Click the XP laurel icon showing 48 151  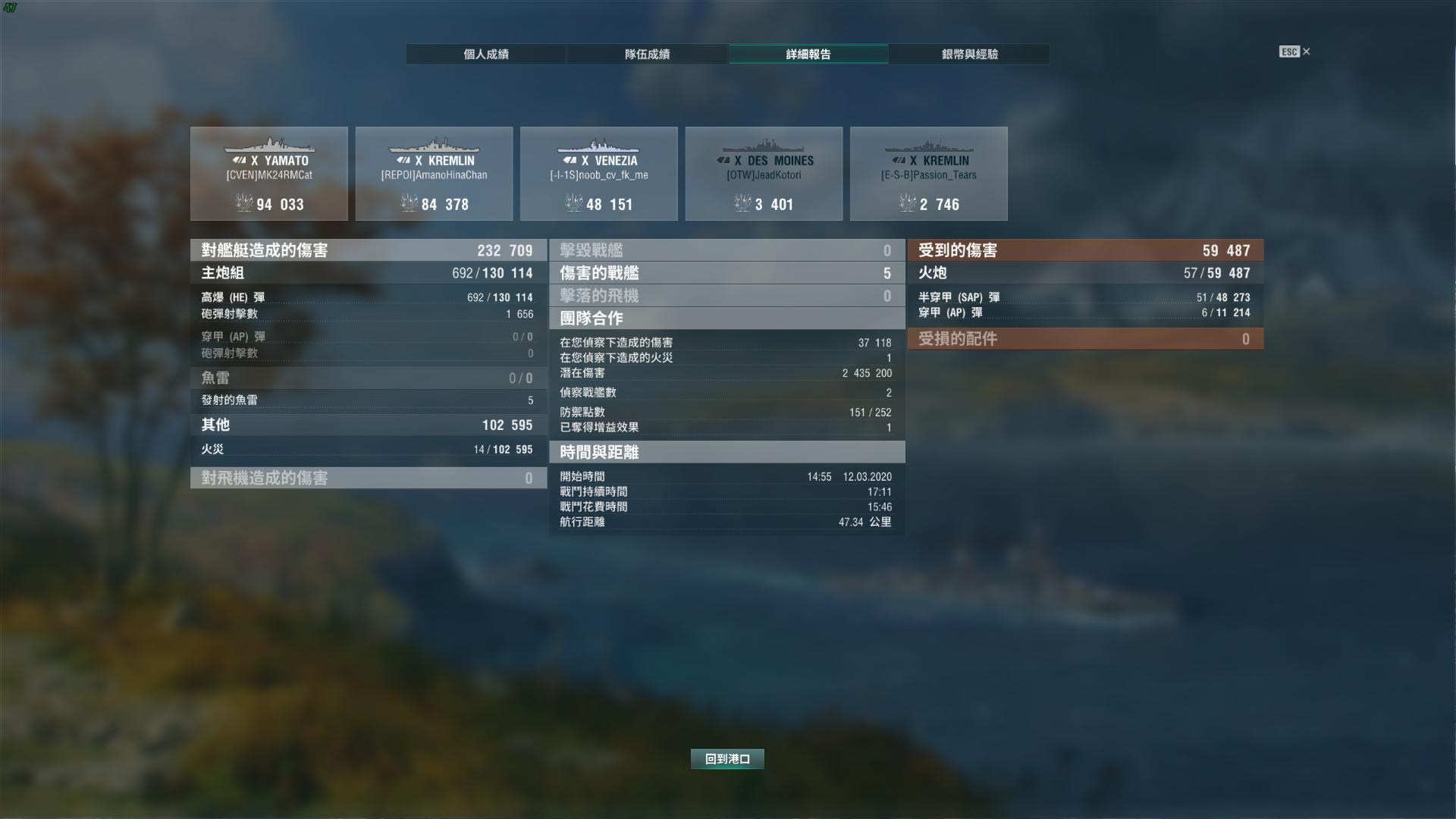pos(576,203)
